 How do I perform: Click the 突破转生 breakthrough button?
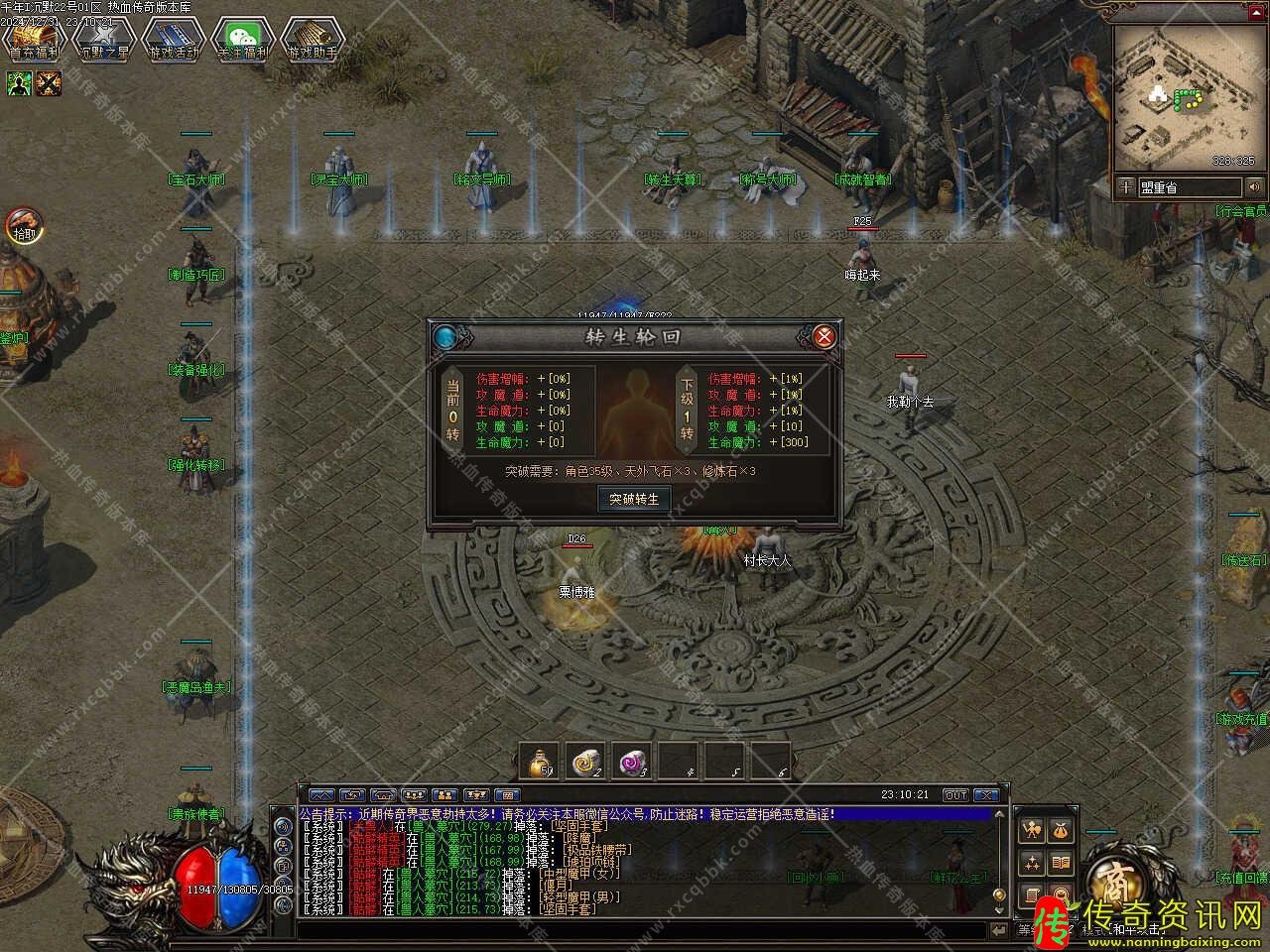pyautogui.click(x=634, y=499)
